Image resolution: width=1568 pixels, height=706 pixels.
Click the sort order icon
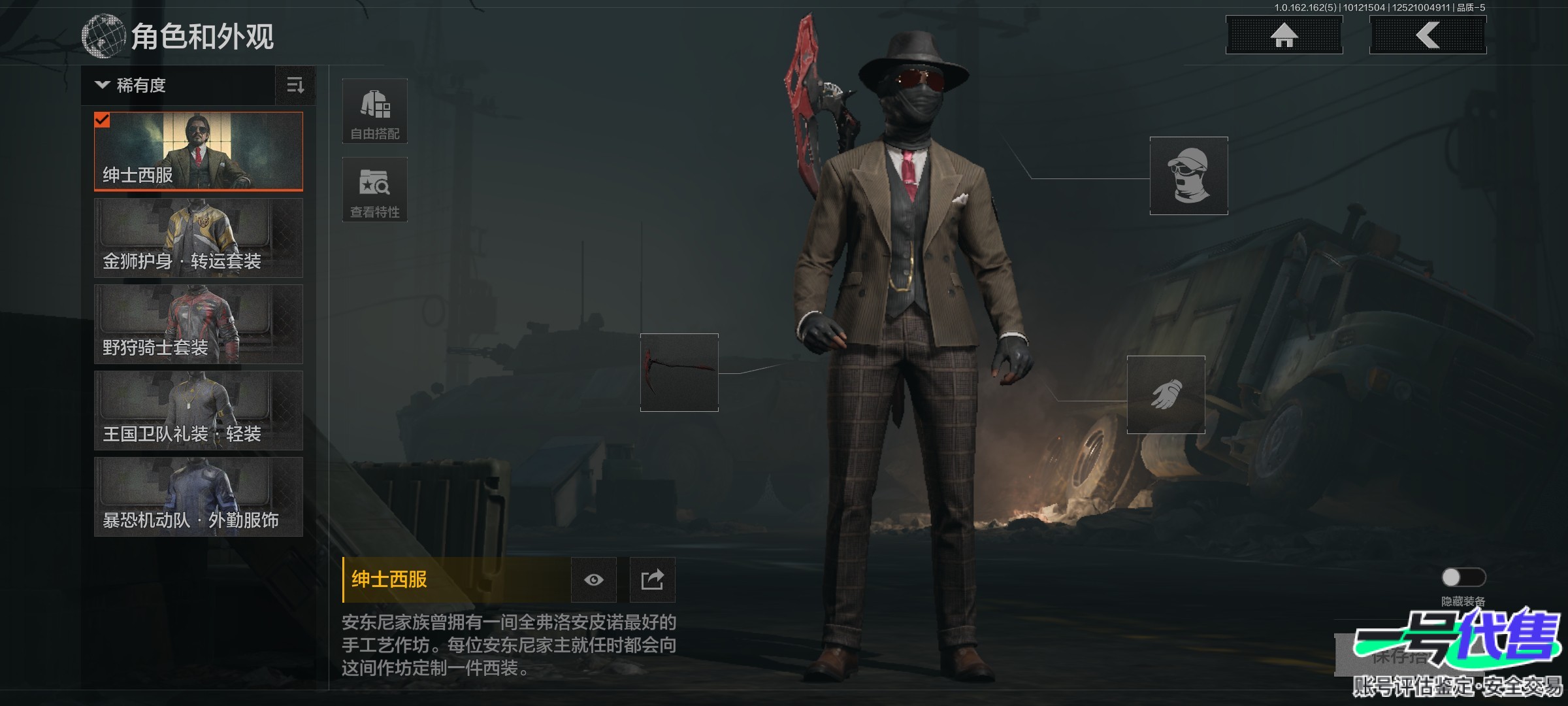click(295, 86)
